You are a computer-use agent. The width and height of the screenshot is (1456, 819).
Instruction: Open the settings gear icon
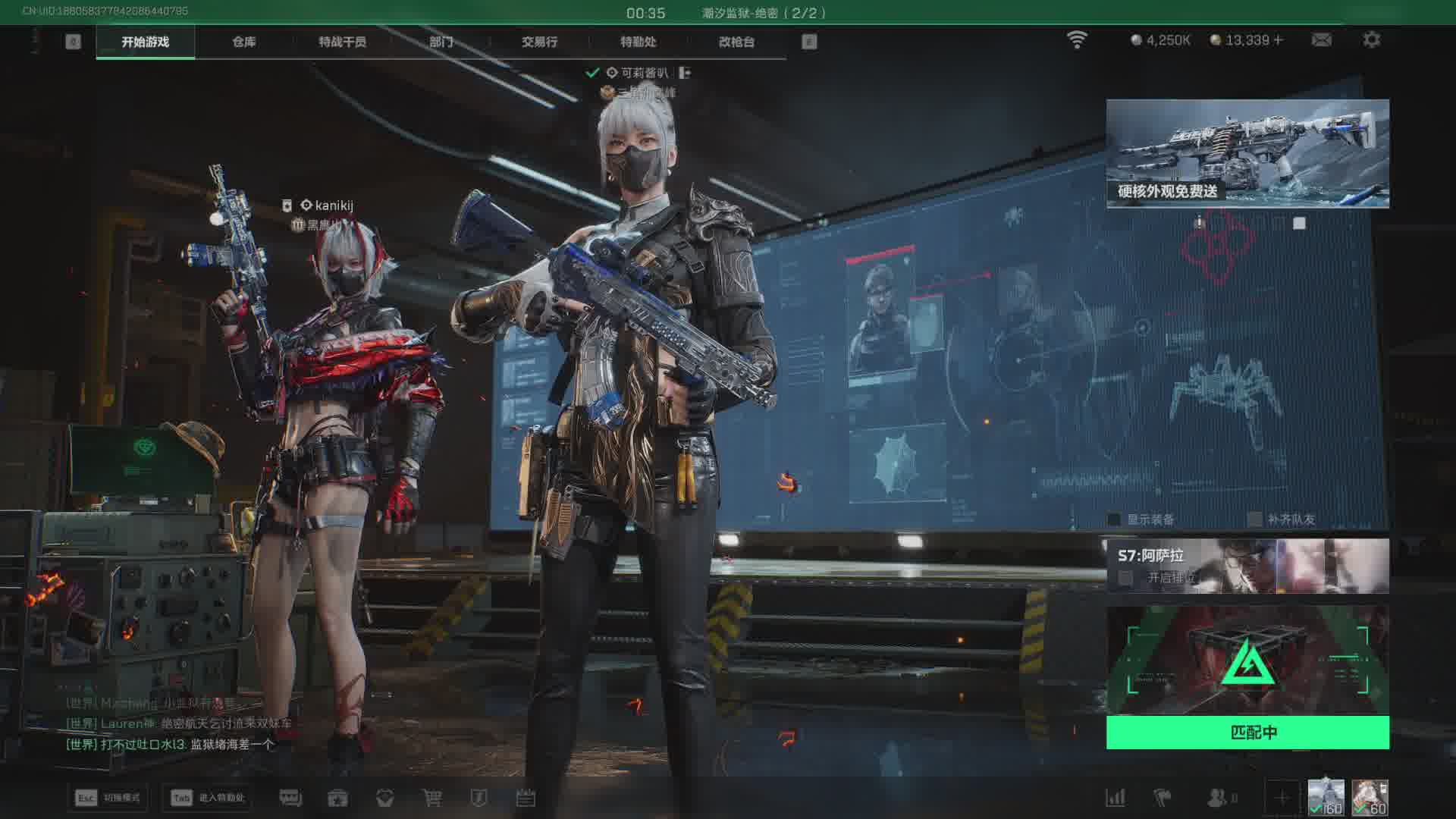click(x=1371, y=39)
